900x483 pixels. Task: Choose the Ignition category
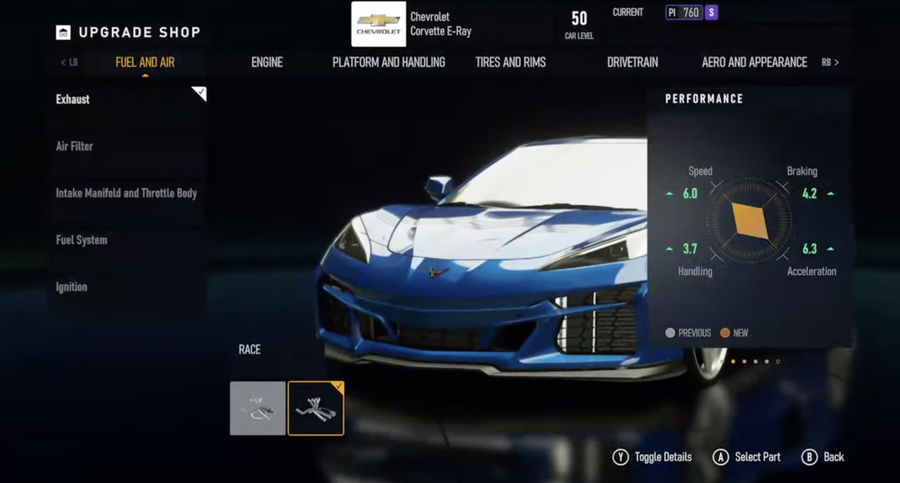[72, 287]
